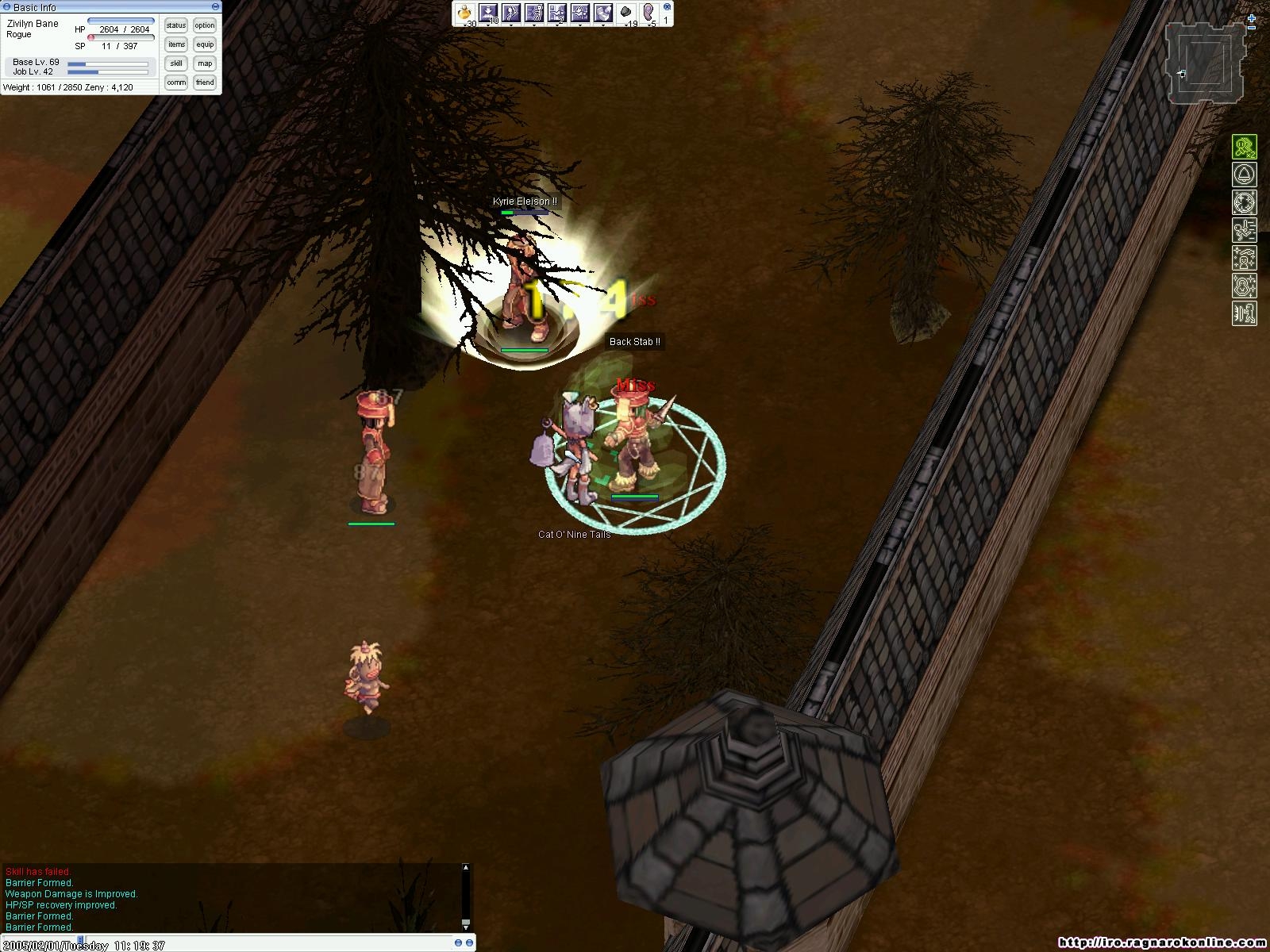Click the bell-shaped status icon
Viewport: 1270px width, 952px height.
1244,175
